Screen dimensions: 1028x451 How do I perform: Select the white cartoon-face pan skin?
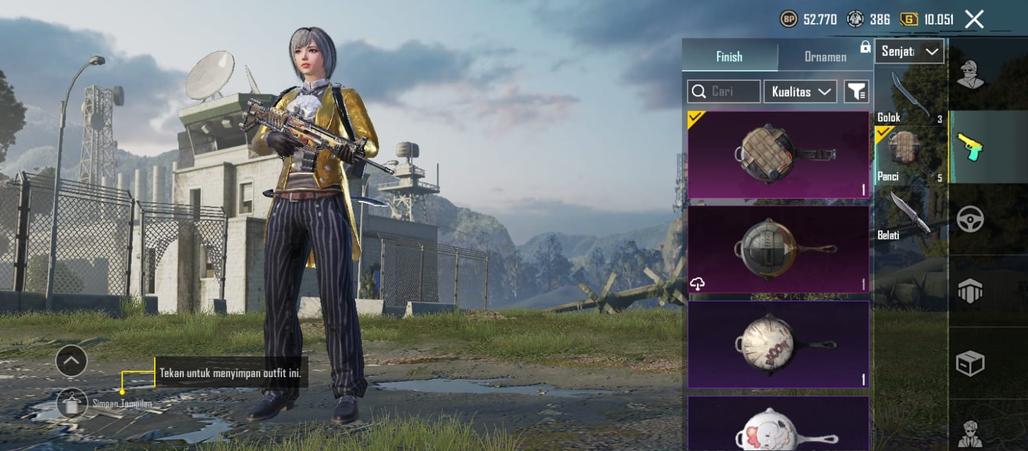tap(778, 424)
